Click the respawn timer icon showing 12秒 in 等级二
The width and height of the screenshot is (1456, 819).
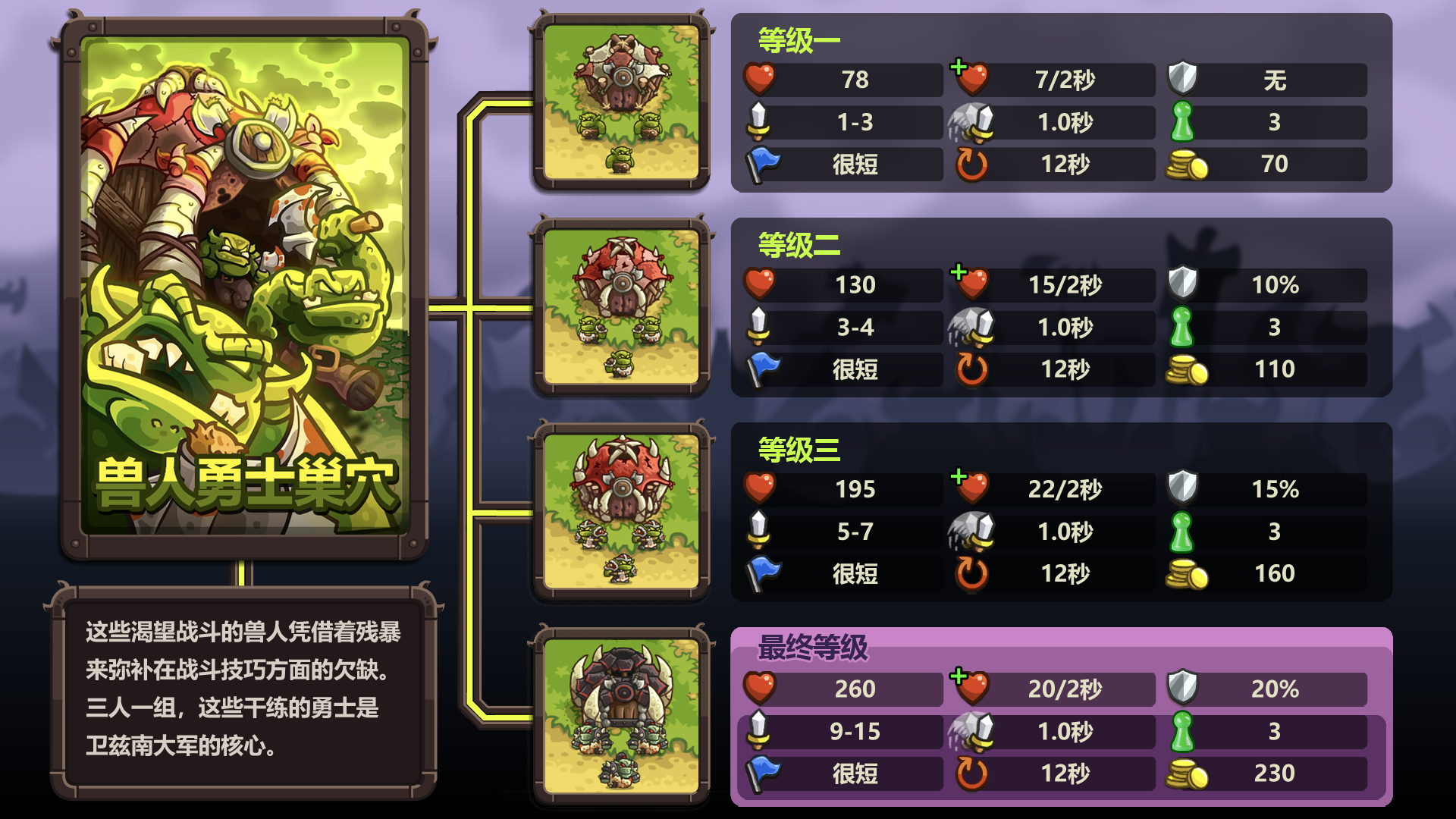(x=973, y=369)
